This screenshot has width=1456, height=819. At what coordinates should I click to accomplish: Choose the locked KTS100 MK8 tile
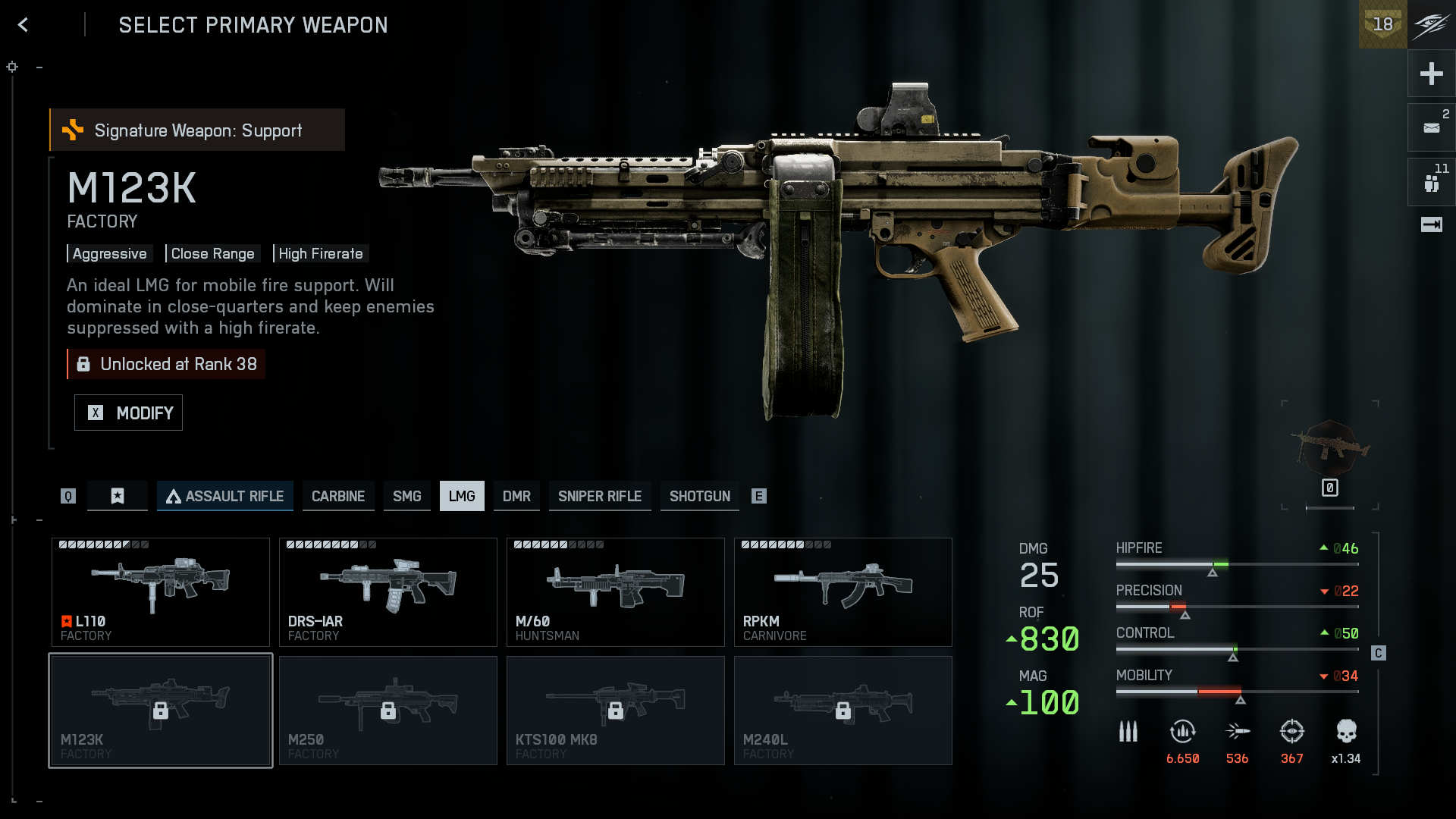point(616,711)
